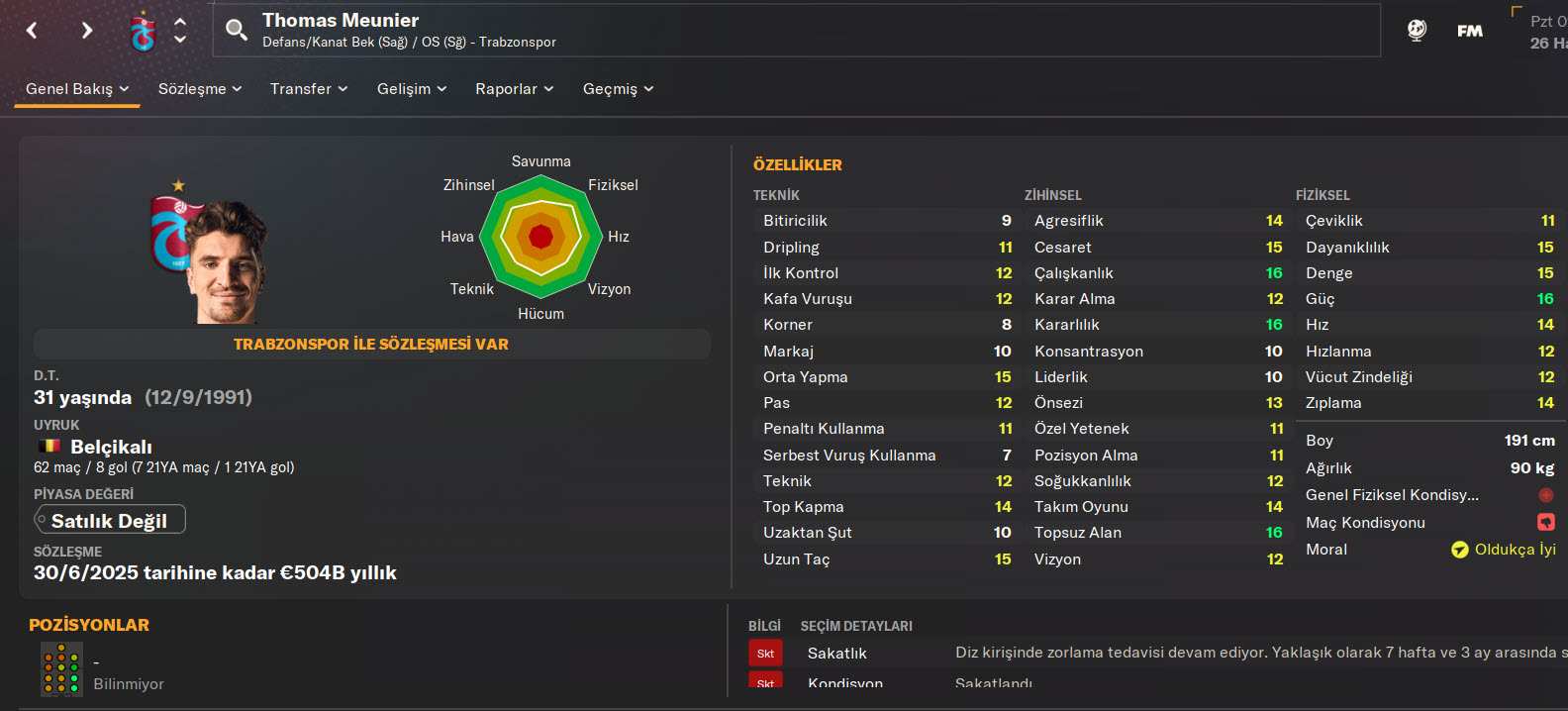Select the Belçikalı nationality entry
This screenshot has width=1568, height=711.
tap(110, 447)
